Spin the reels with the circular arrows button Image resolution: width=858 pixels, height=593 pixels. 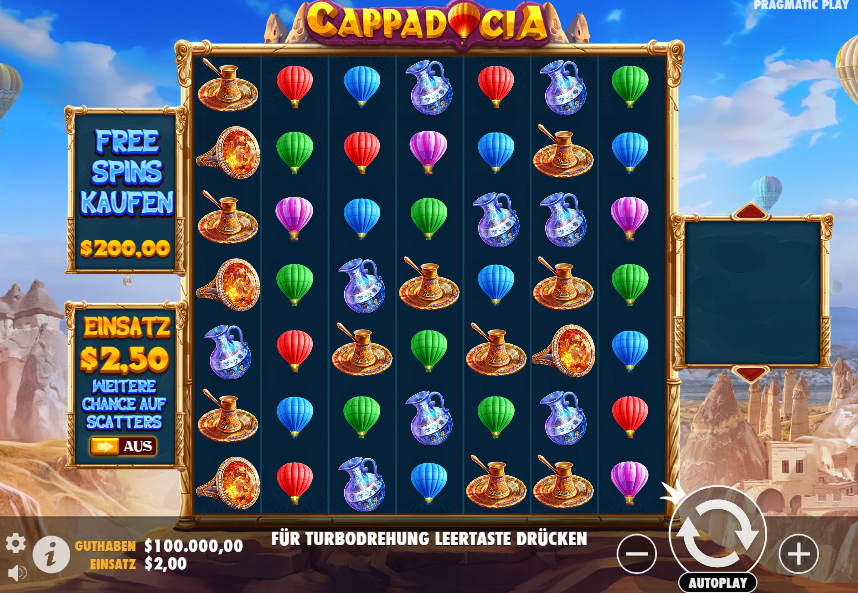(x=717, y=533)
